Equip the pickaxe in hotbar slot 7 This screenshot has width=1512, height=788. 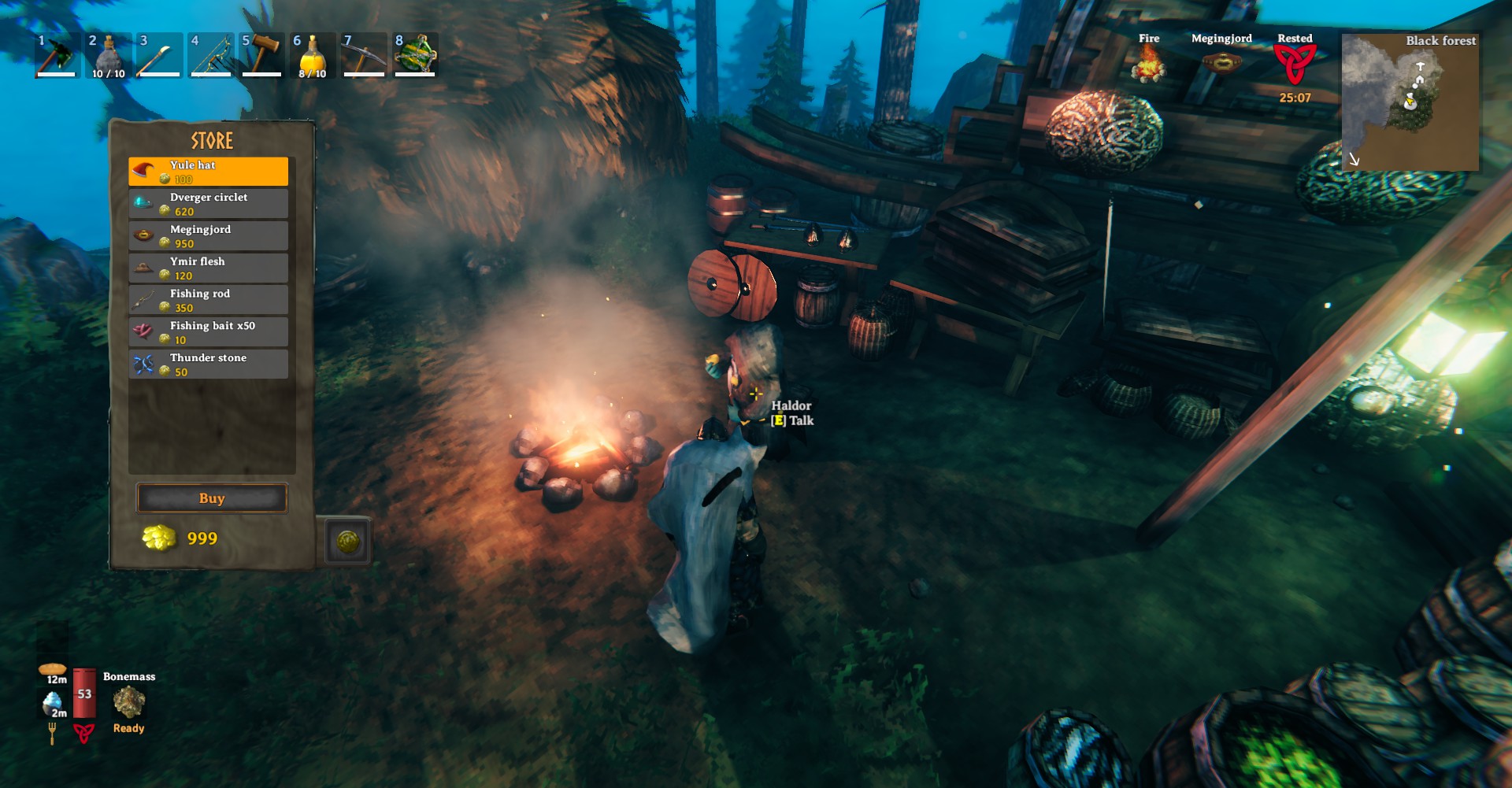(364, 55)
